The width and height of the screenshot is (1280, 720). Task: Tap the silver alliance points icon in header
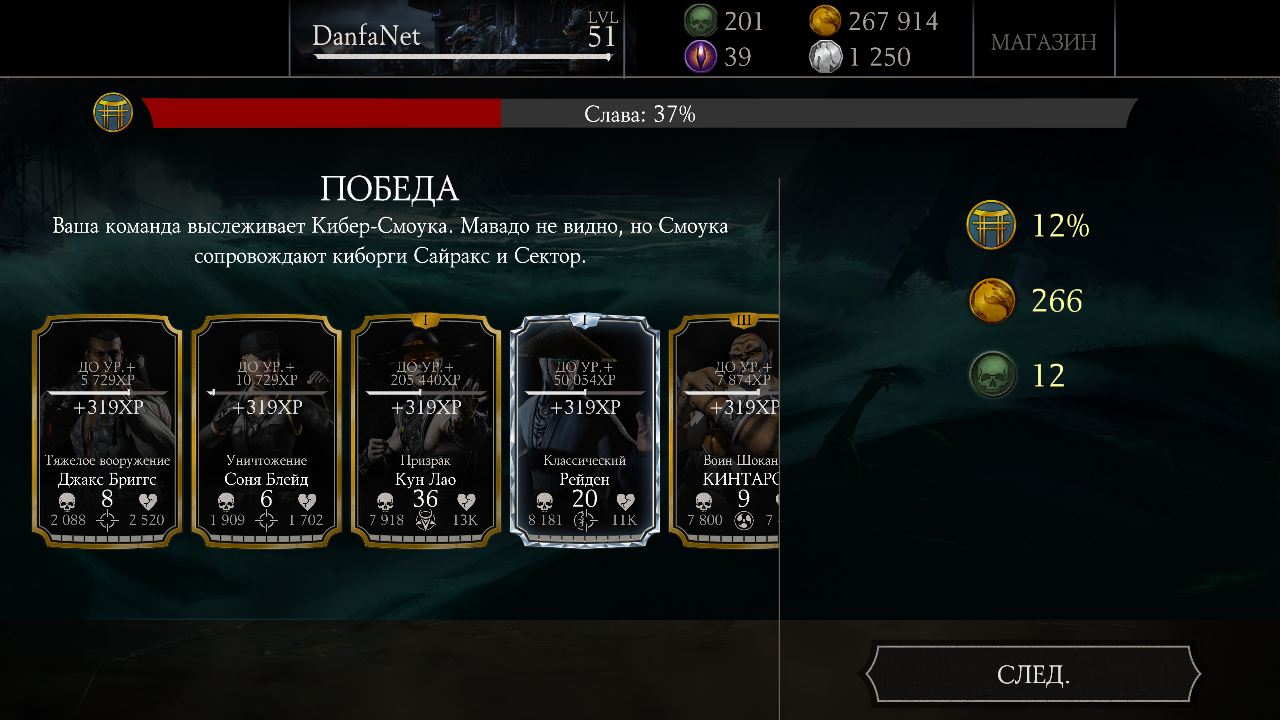tap(825, 57)
